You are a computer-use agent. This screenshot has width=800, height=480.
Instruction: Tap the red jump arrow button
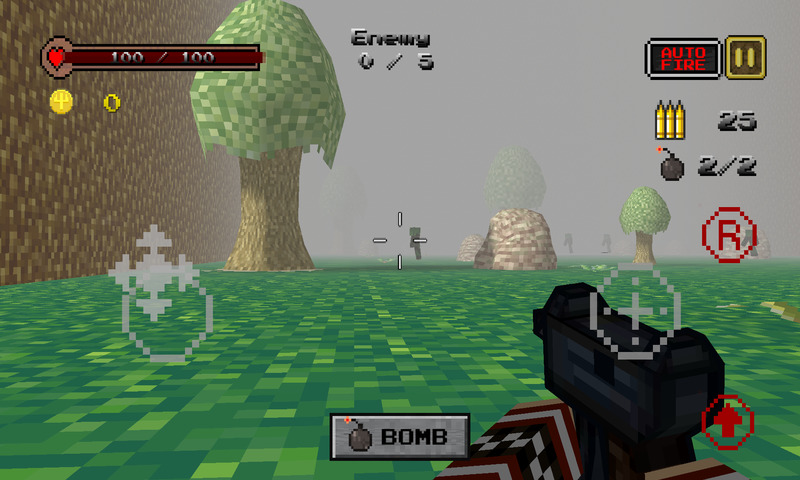(x=727, y=421)
